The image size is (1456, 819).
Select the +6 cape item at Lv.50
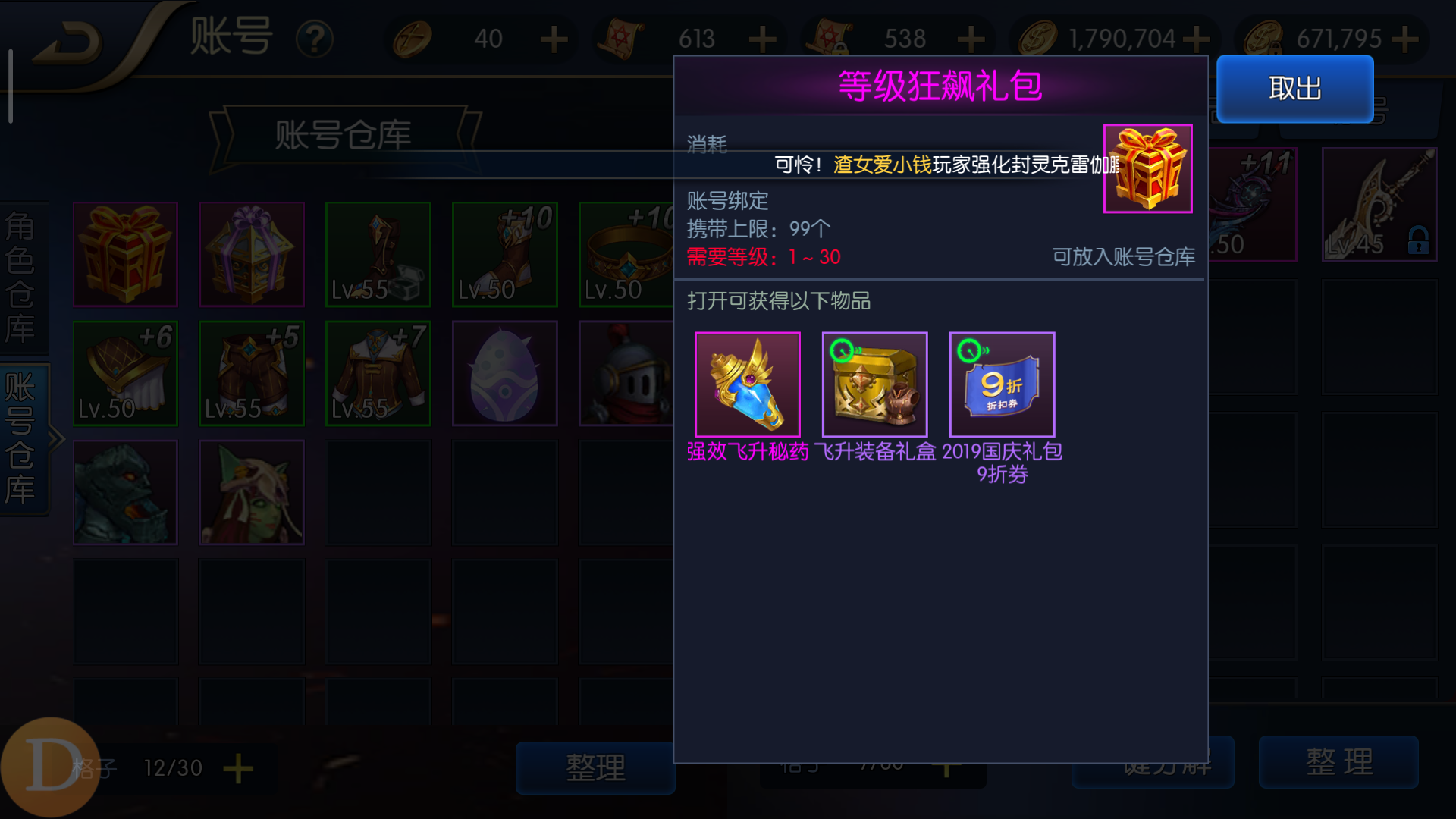[x=125, y=372]
